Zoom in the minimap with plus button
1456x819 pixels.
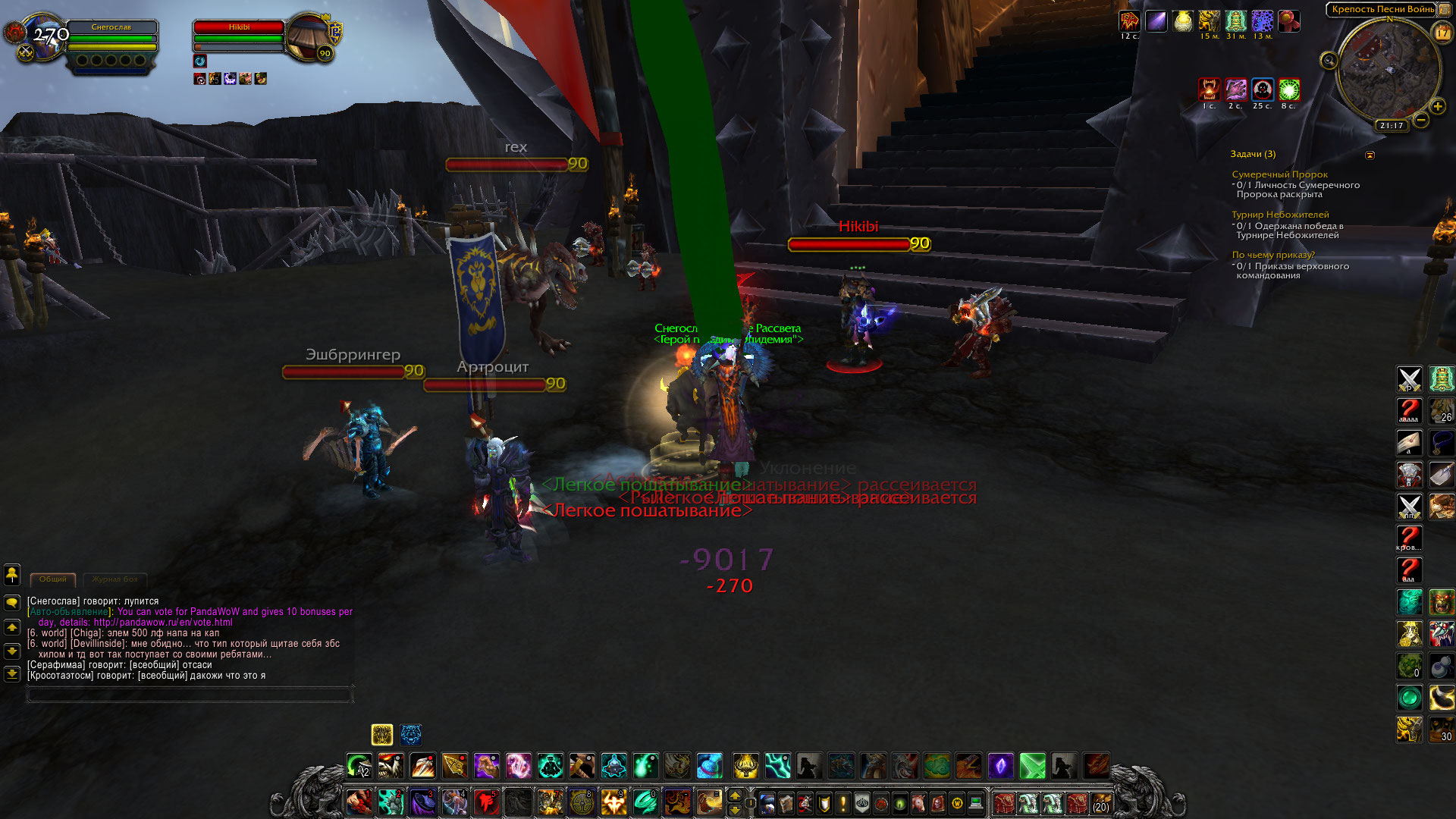tap(1437, 106)
